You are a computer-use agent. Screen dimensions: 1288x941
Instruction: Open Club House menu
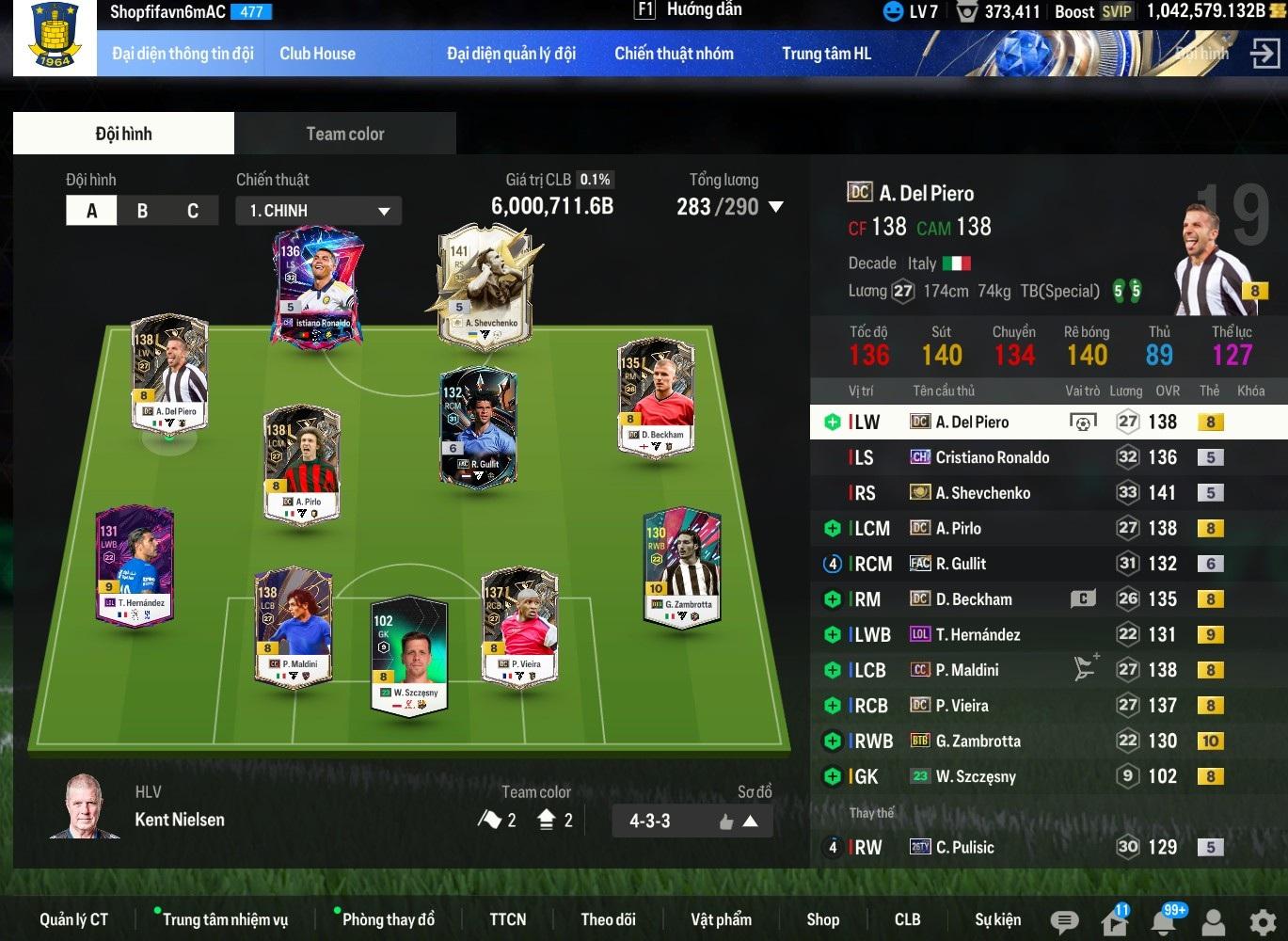(317, 54)
